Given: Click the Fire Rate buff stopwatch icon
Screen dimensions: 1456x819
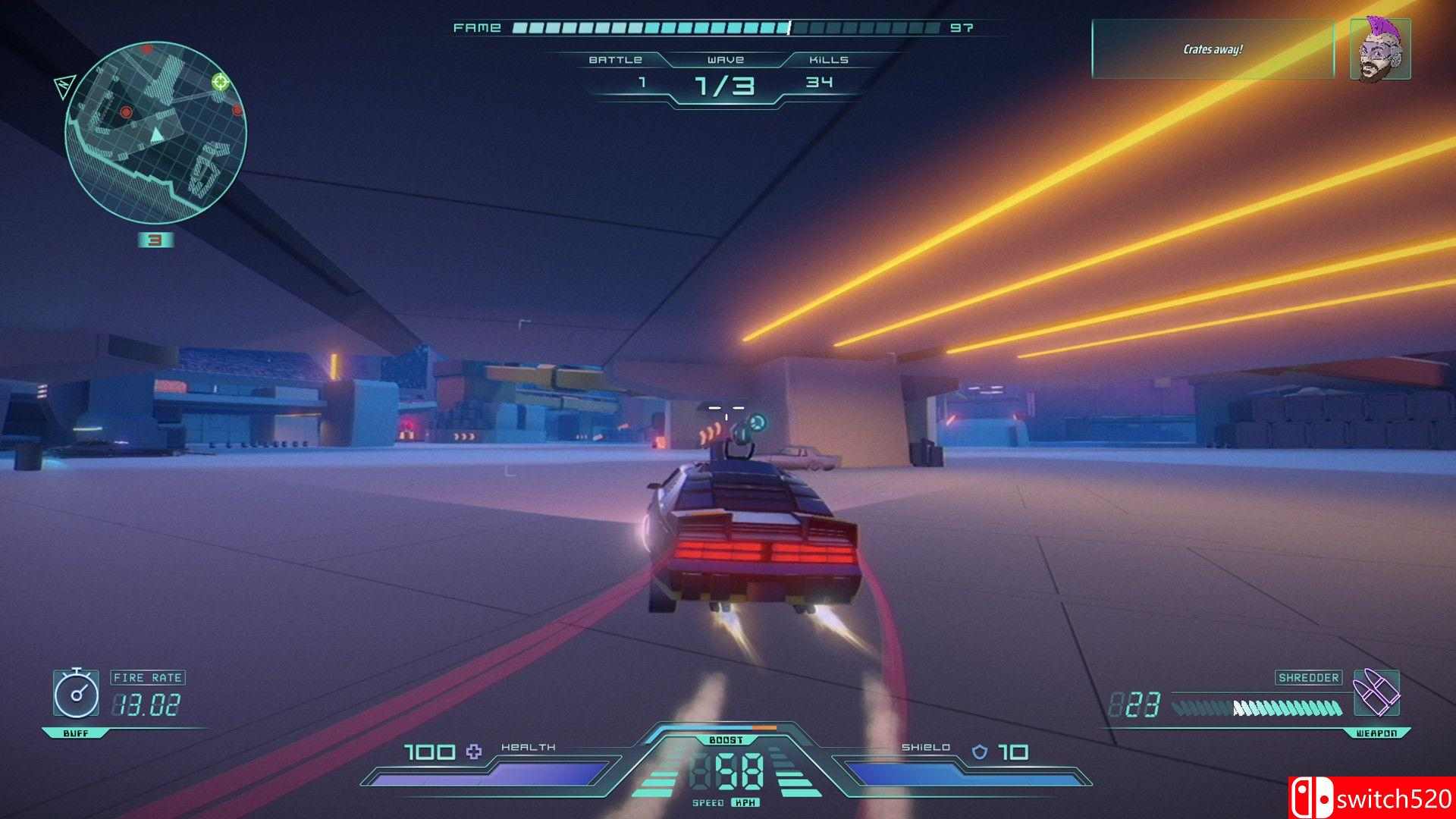Looking at the screenshot, I should tap(76, 692).
